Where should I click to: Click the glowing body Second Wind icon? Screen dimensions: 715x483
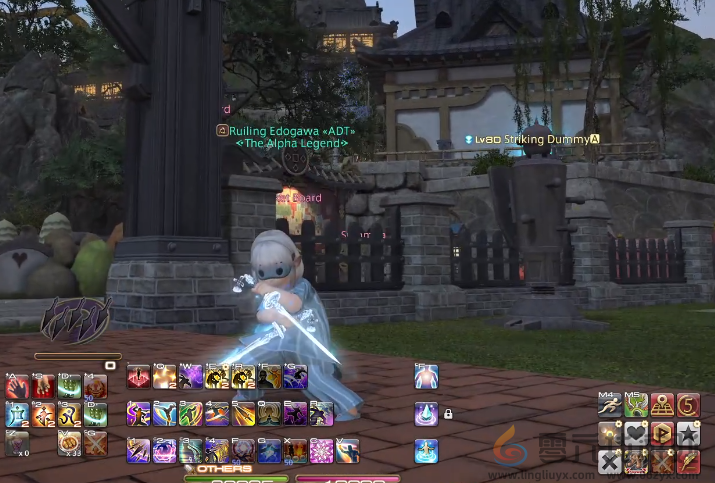coord(426,376)
